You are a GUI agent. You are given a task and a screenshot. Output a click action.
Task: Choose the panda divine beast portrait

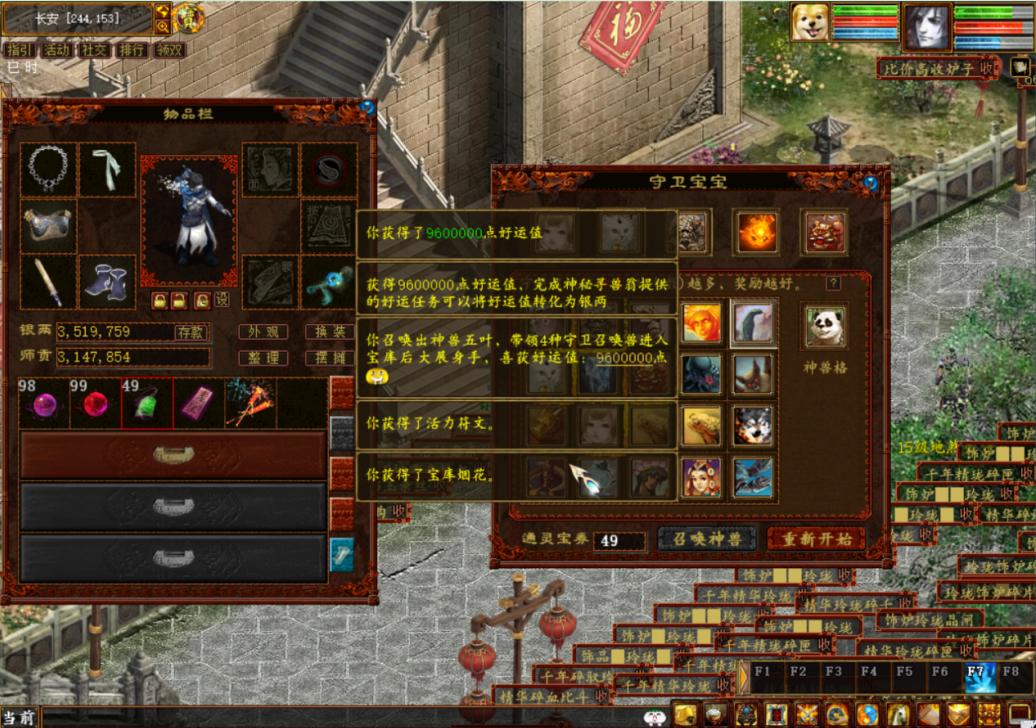click(x=826, y=328)
